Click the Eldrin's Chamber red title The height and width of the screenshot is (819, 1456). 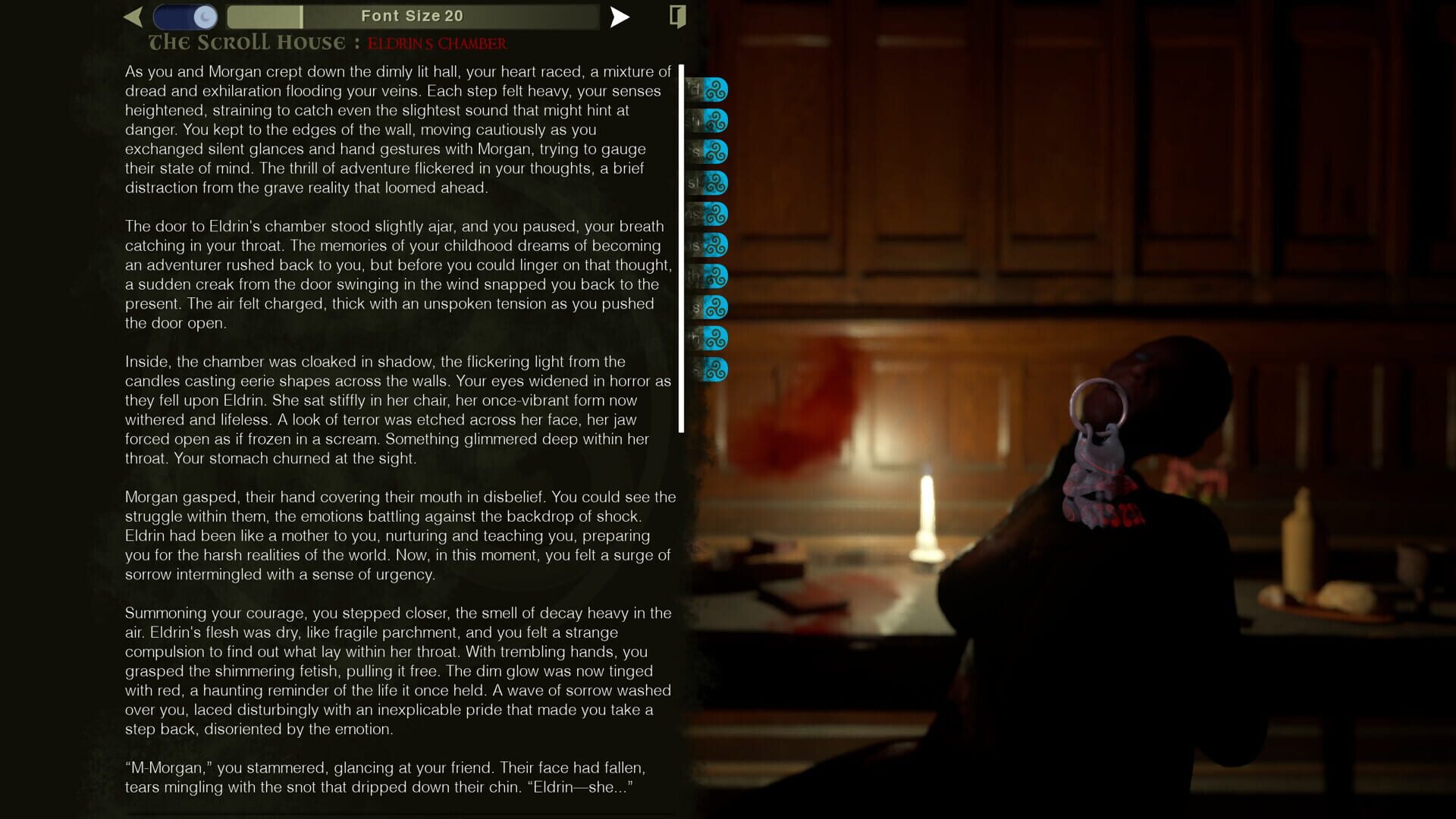[x=438, y=44]
